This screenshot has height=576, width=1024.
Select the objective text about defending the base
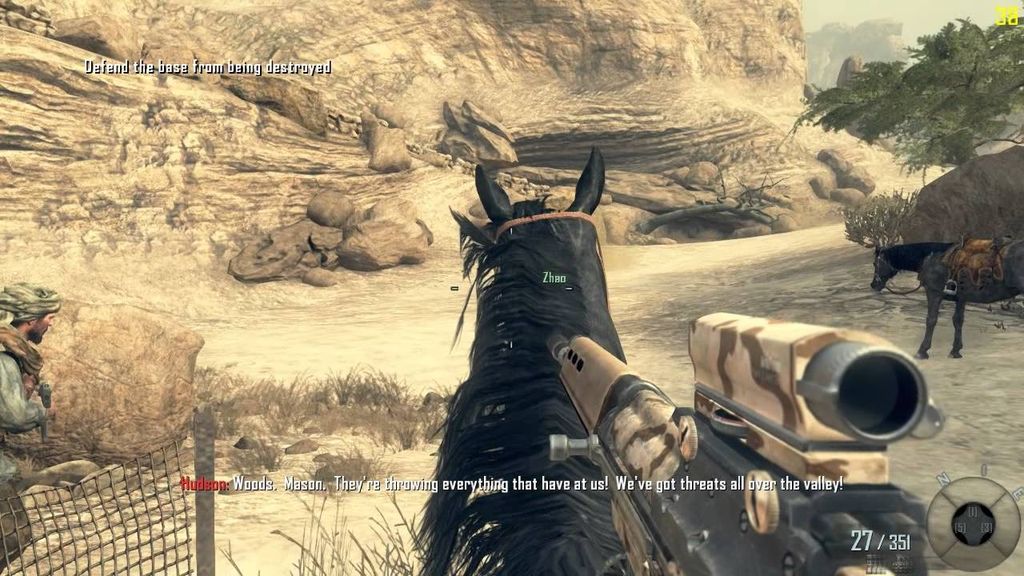click(x=207, y=67)
